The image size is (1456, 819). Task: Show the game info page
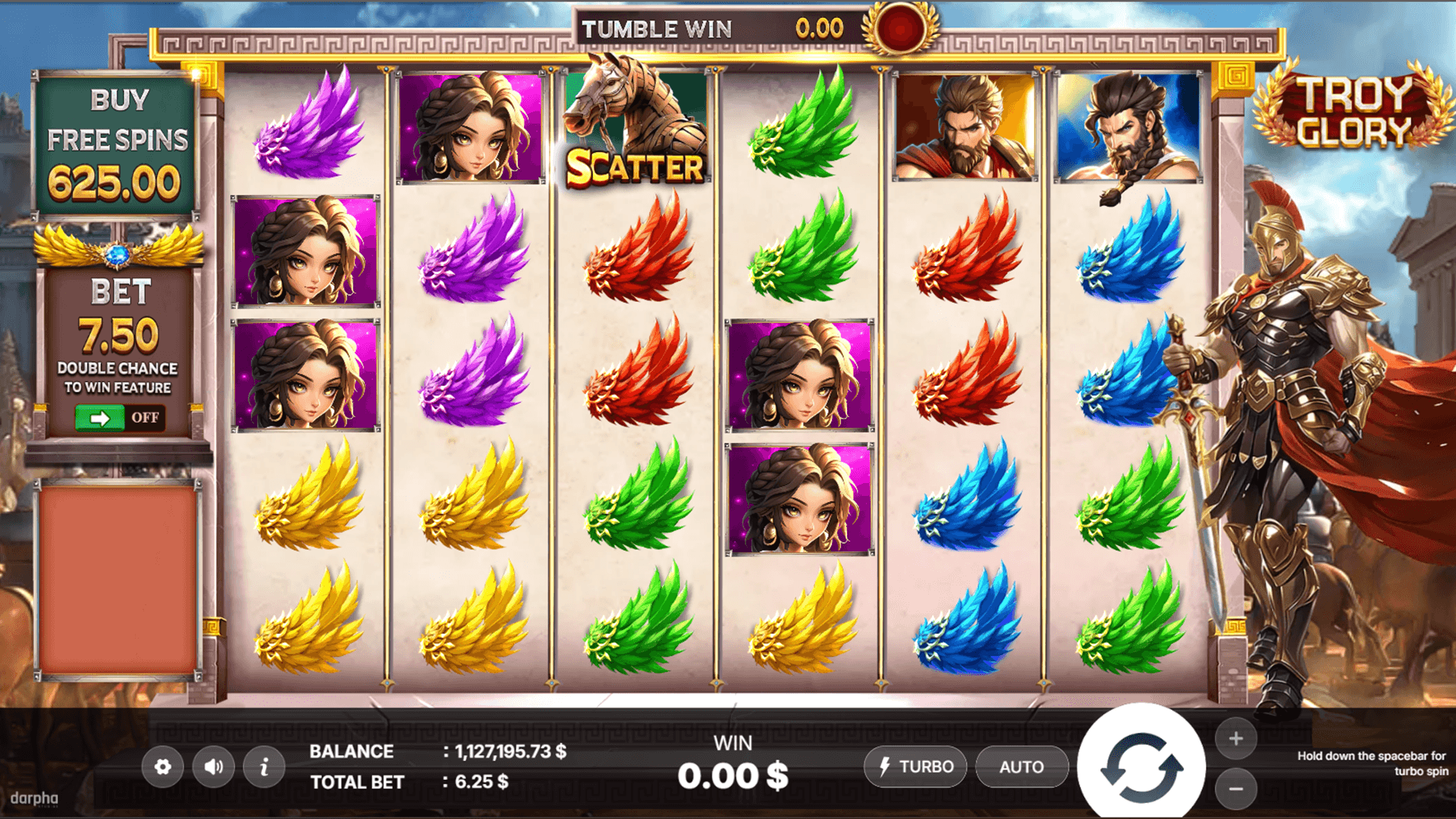point(264,767)
